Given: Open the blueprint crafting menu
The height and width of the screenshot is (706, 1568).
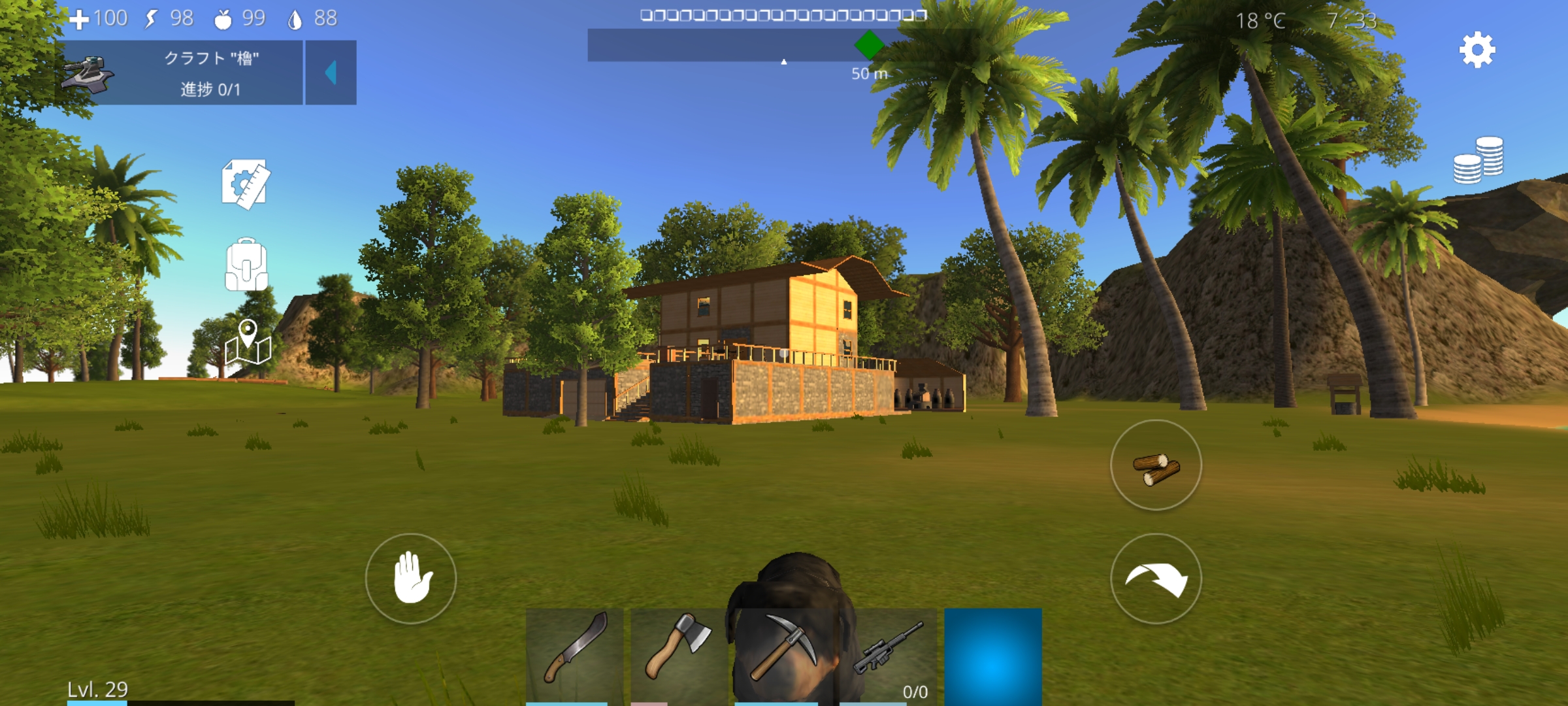Looking at the screenshot, I should pyautogui.click(x=246, y=184).
